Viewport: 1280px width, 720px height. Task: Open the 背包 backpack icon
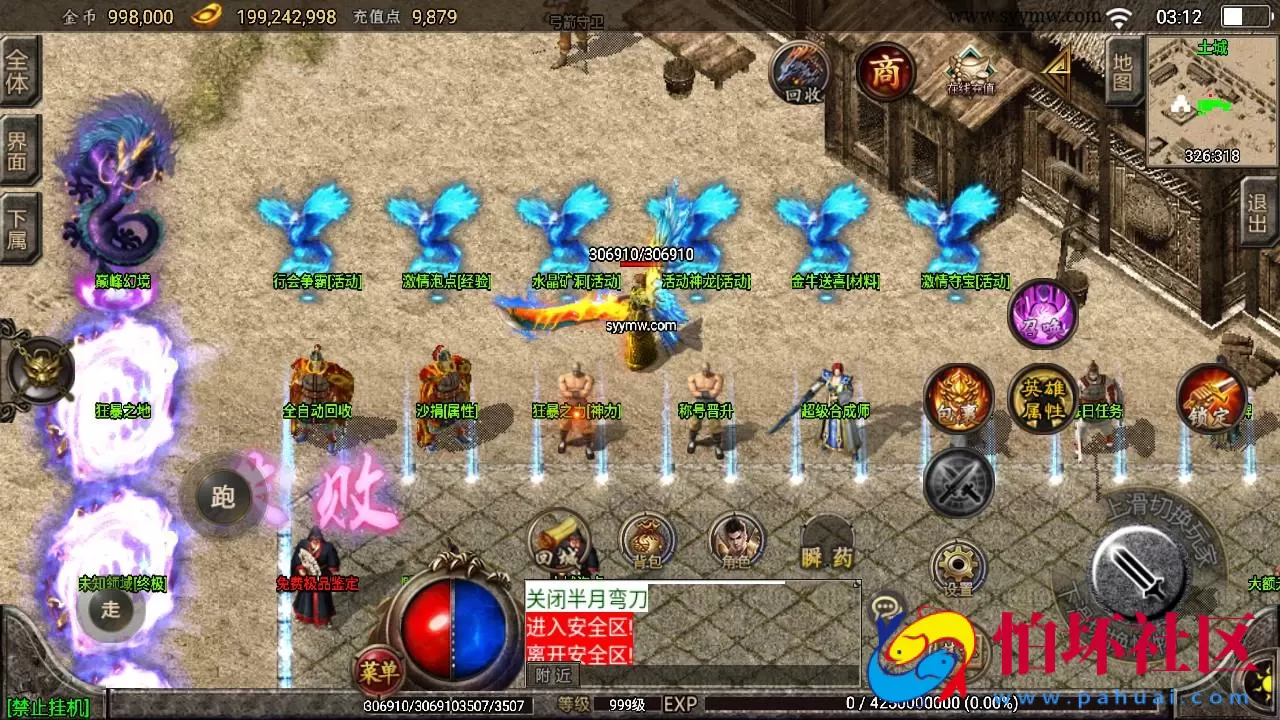click(647, 541)
